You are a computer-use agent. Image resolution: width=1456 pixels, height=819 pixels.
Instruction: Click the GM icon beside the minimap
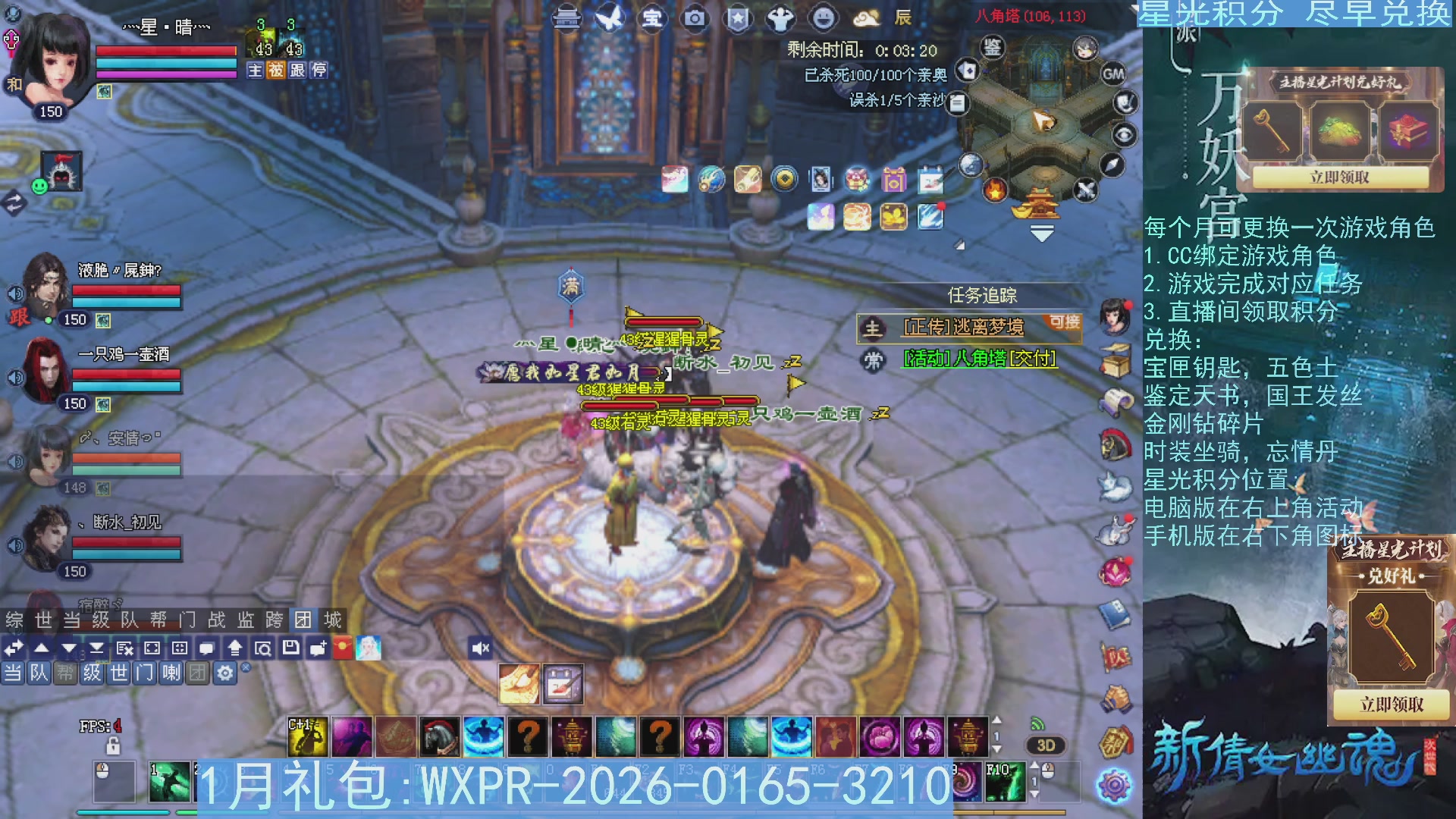1113,74
